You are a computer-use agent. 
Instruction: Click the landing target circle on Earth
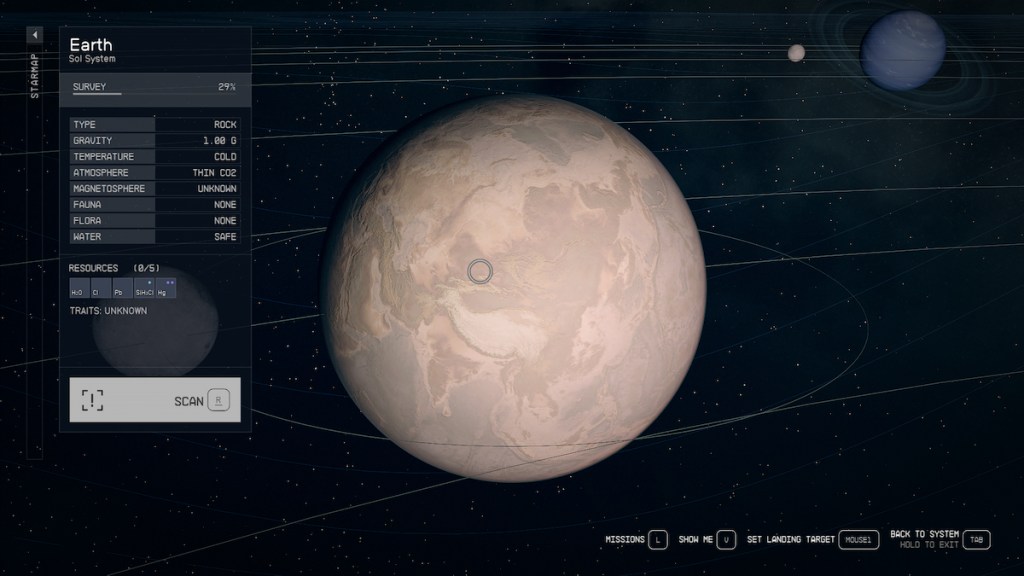coord(480,270)
